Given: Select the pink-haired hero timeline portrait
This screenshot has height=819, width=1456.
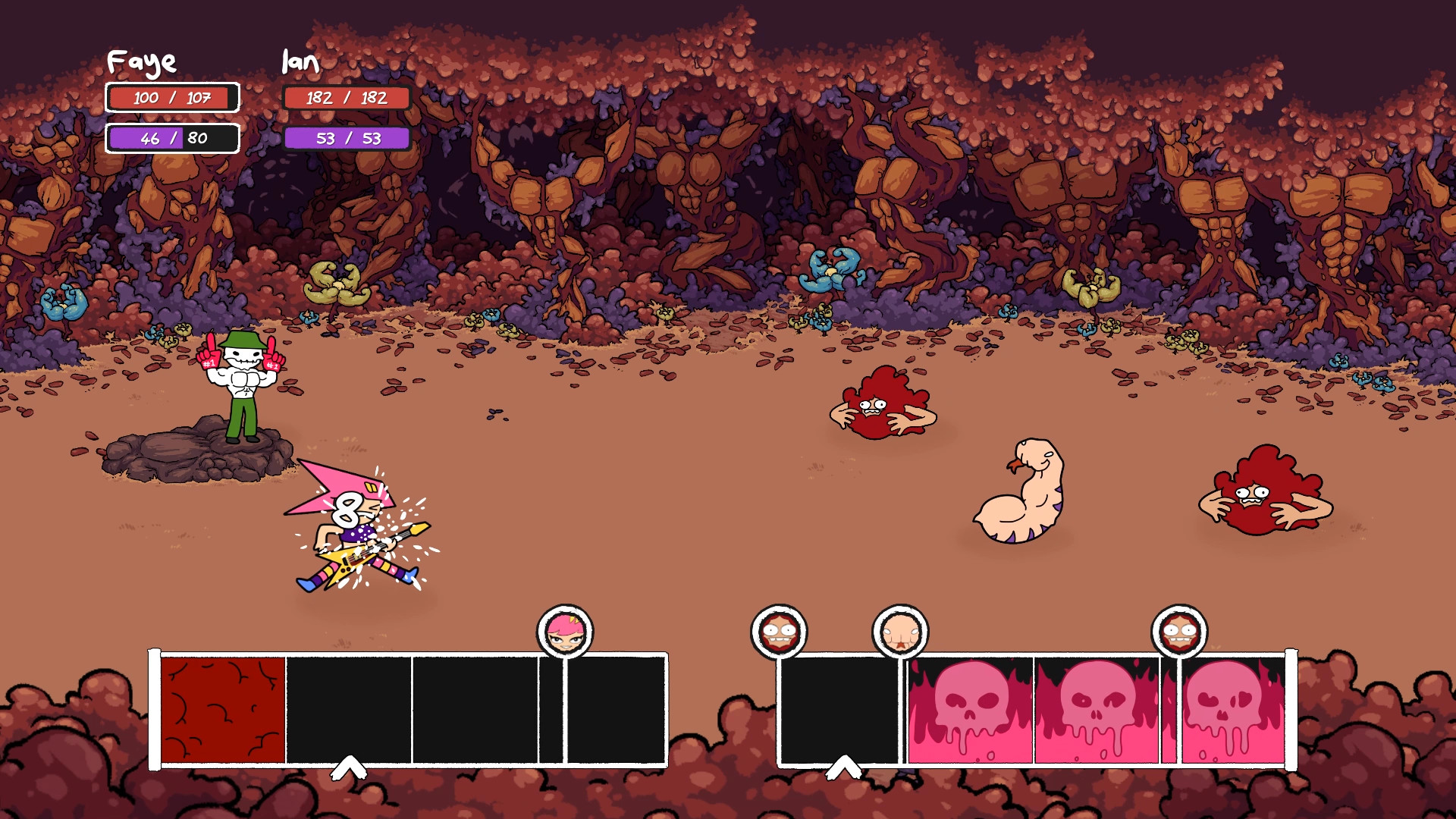Looking at the screenshot, I should tap(565, 632).
